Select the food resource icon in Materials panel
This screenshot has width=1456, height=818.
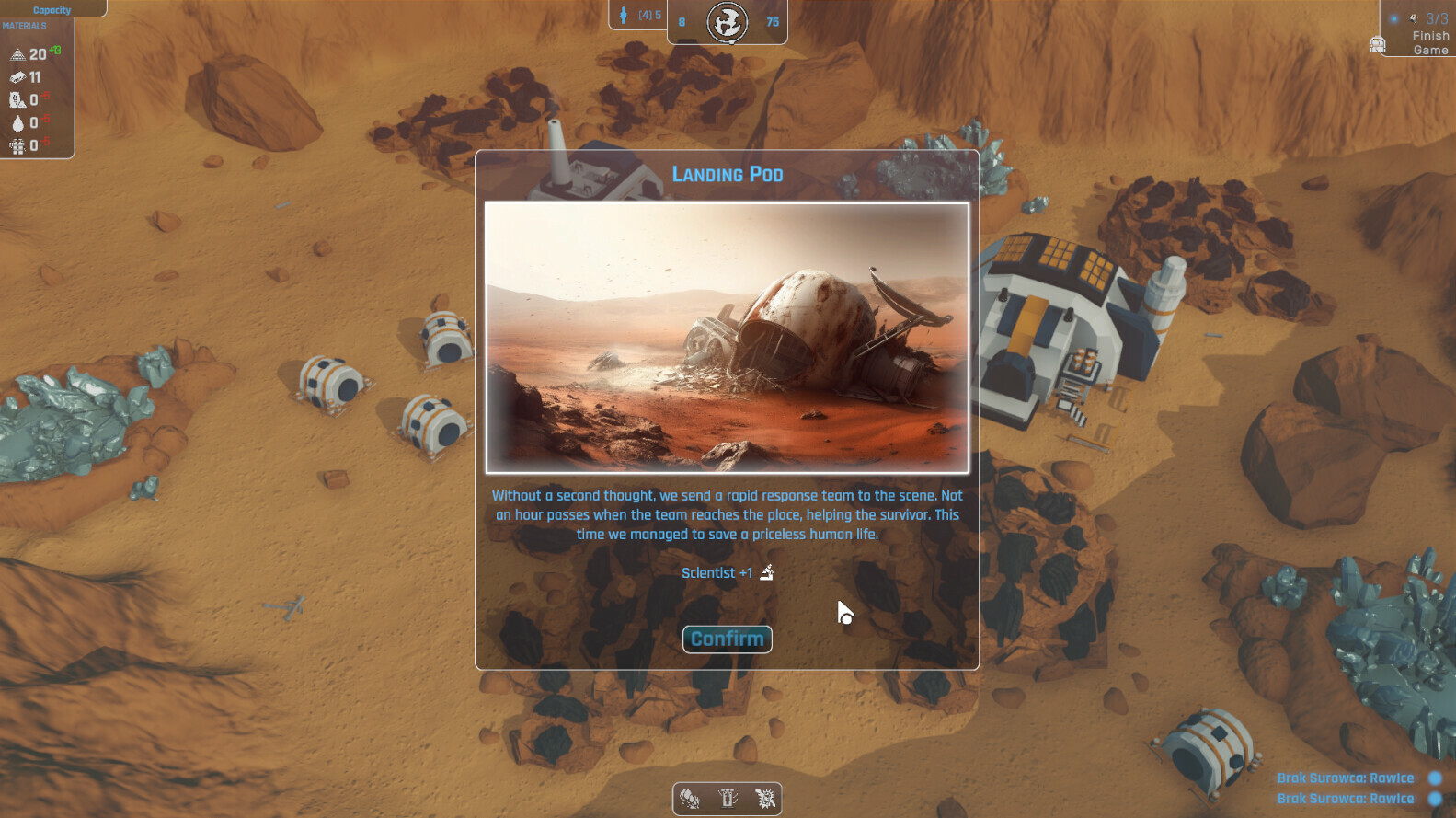(x=17, y=98)
